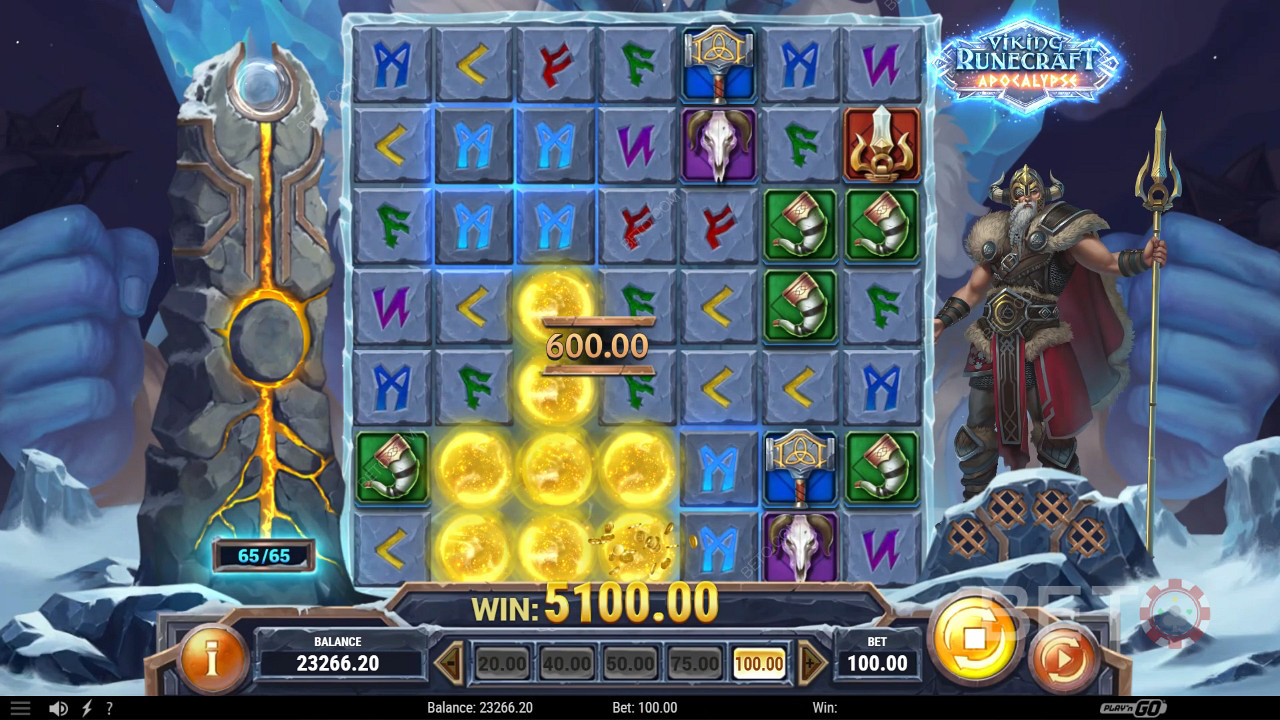Select the 20.00 bet amount
Image resolution: width=1280 pixels, height=720 pixels.
pyautogui.click(x=502, y=663)
